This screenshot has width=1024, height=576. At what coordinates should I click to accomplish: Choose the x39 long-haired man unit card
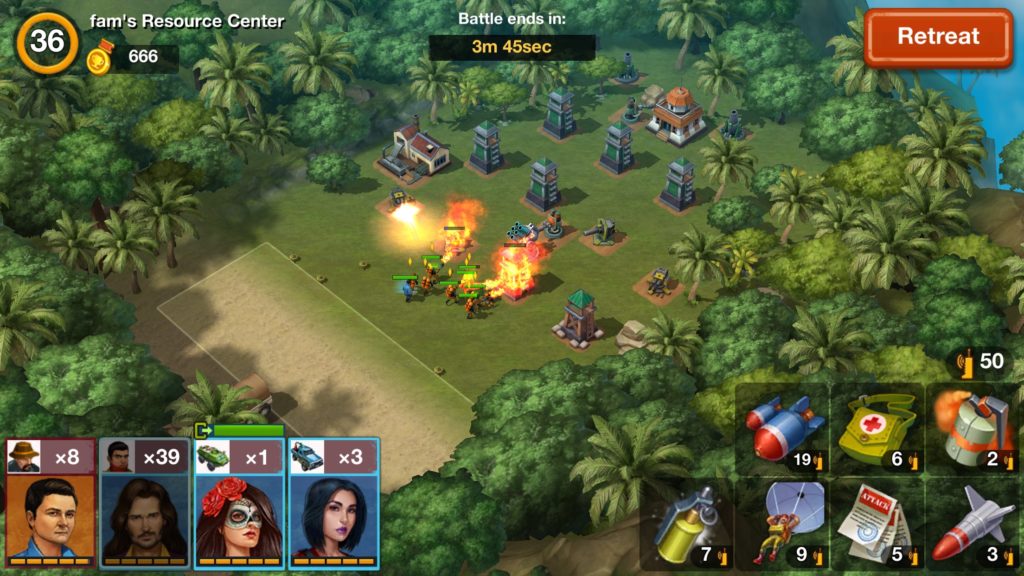click(x=145, y=505)
